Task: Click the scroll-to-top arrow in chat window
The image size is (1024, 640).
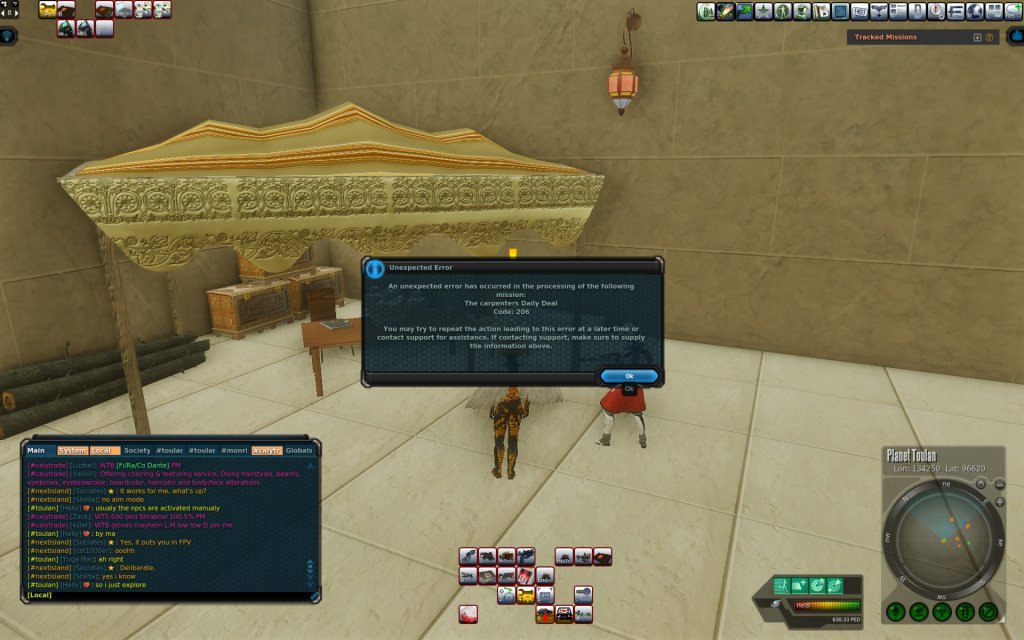Action: pyautogui.click(x=310, y=466)
